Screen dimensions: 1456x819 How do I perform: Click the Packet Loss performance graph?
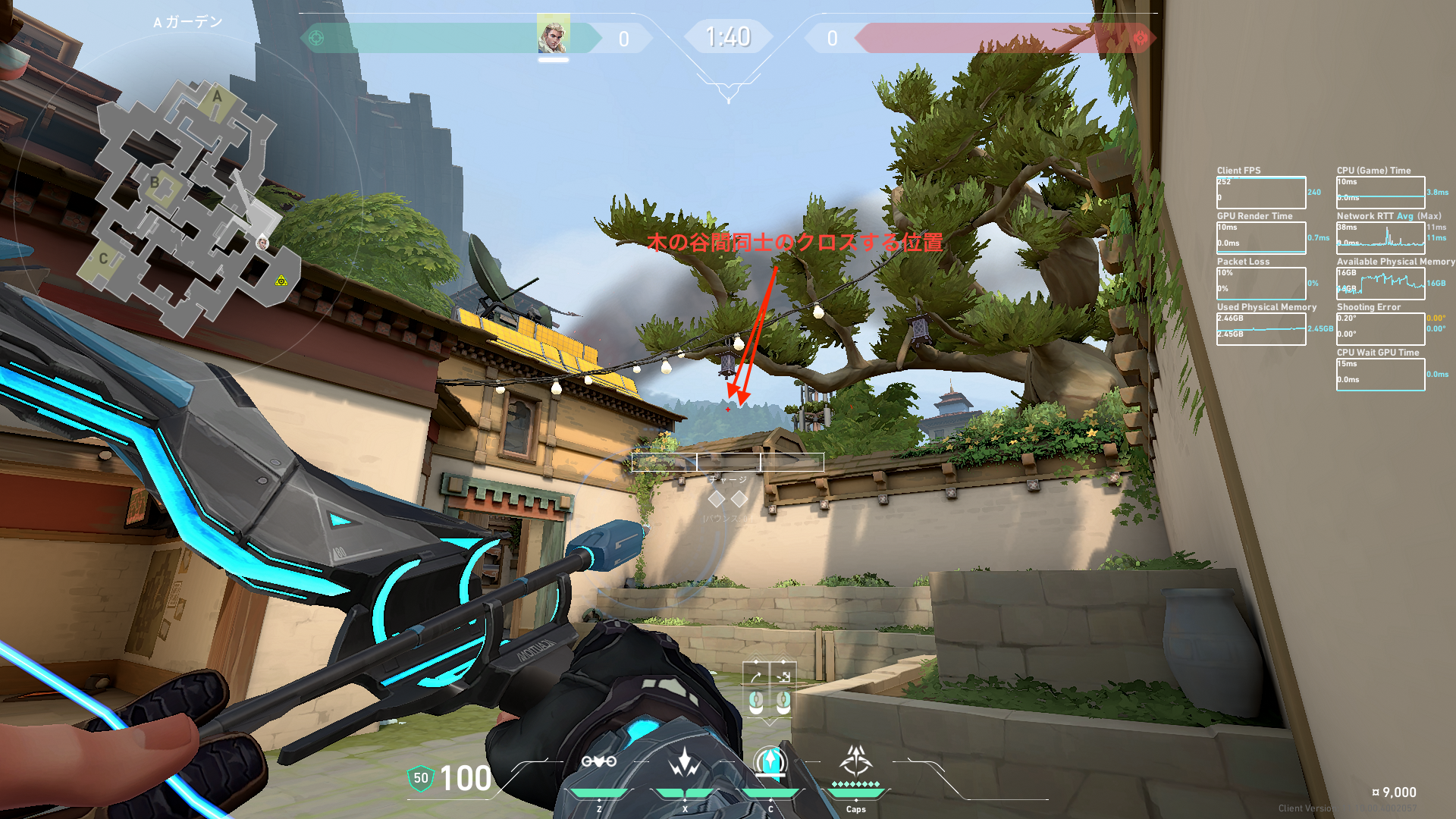[x=1261, y=283]
